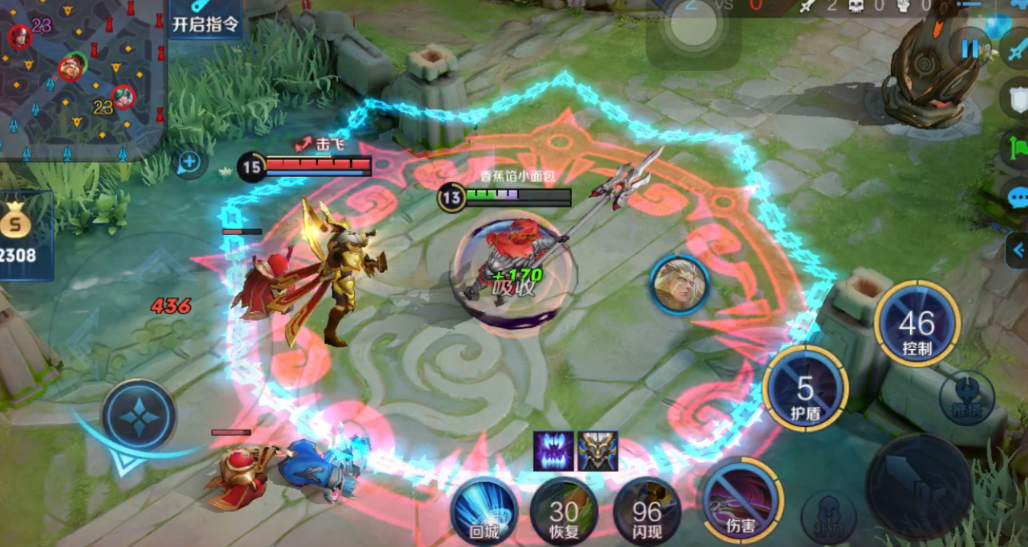Use the 控制 control ultimate skill
Screen dimensions: 1028x547
916,324
